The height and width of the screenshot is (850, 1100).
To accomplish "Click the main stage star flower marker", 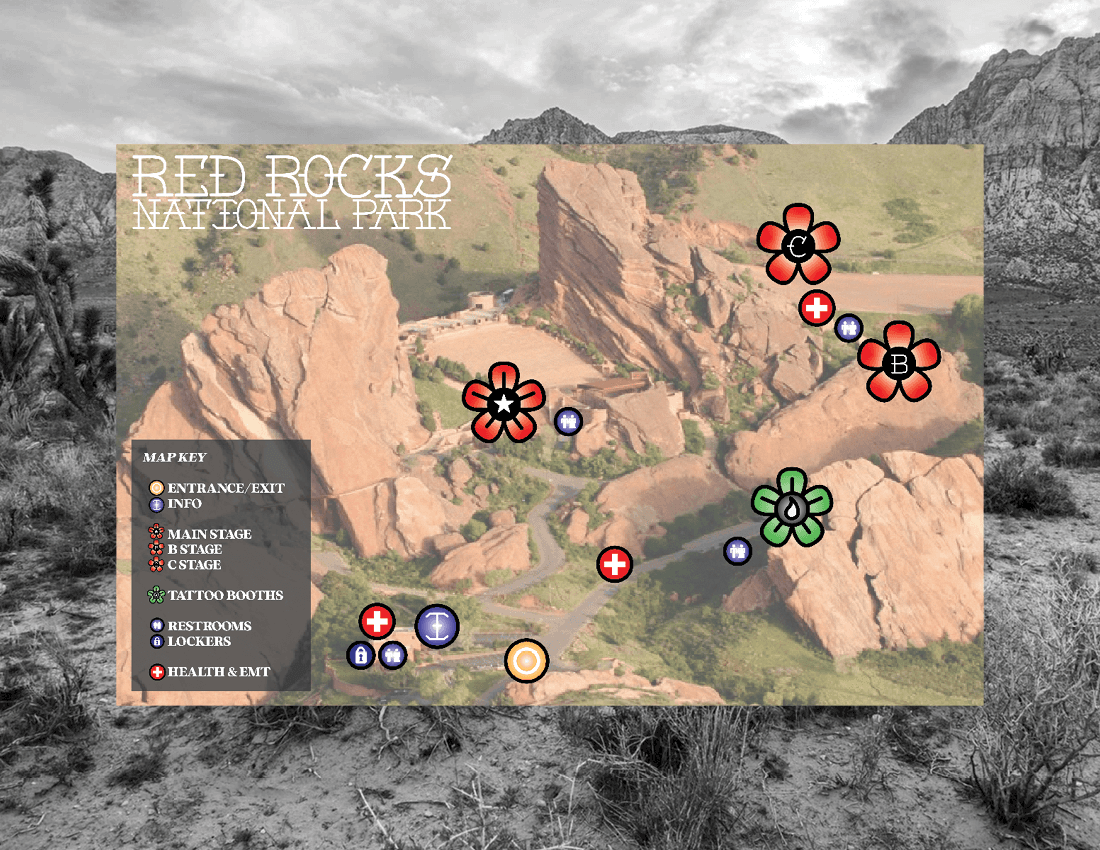I will [505, 403].
